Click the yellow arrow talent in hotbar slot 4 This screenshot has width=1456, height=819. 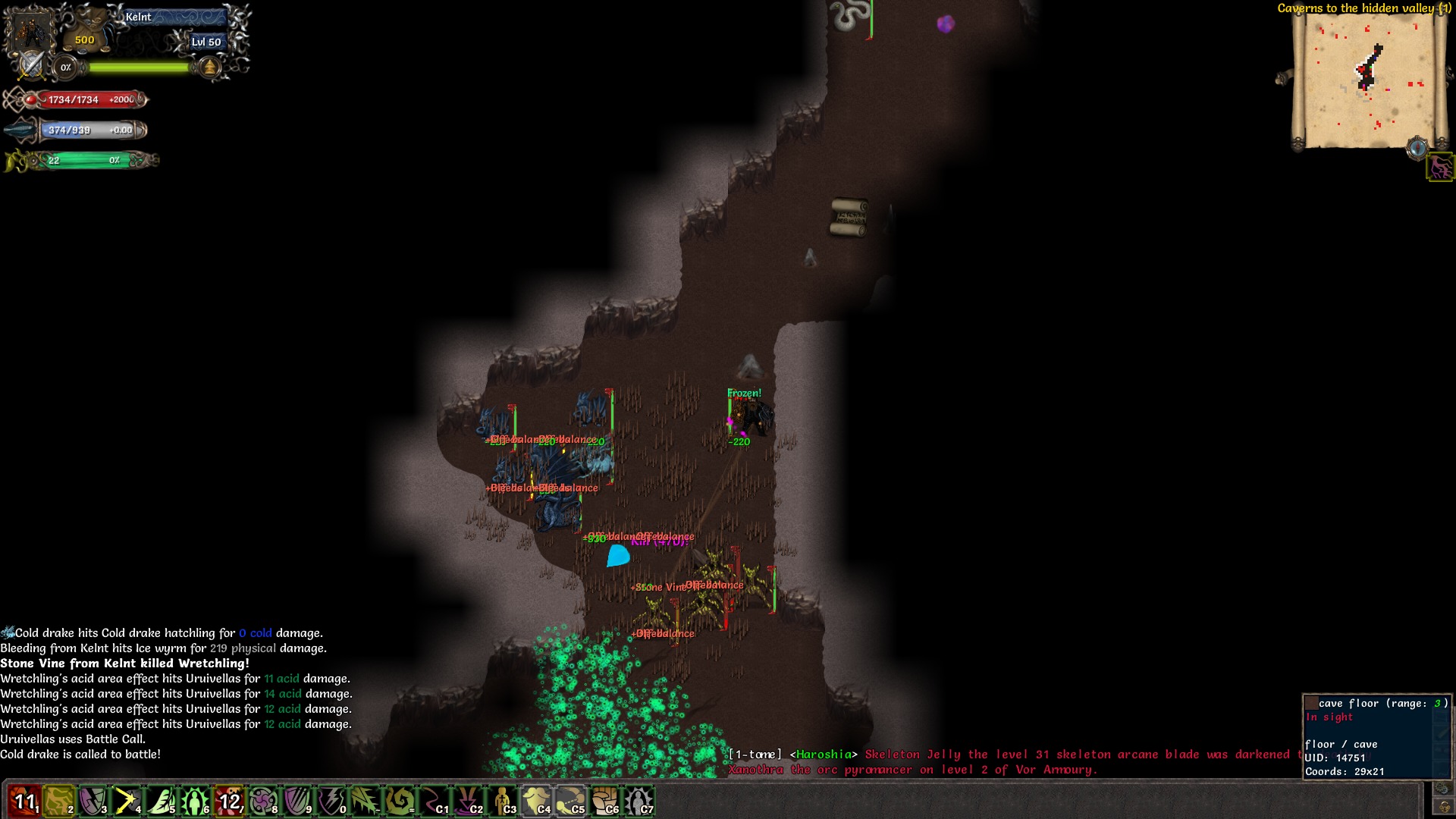127,800
